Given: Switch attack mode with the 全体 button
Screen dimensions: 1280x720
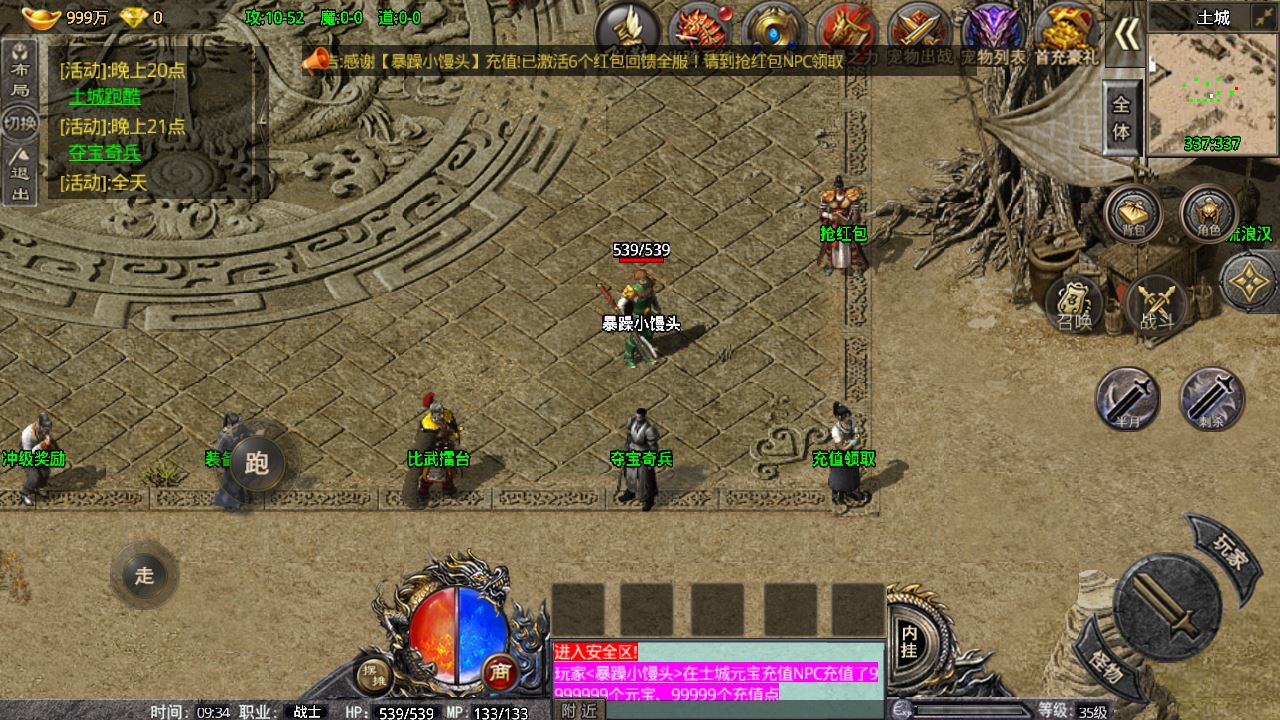Looking at the screenshot, I should 1122,118.
